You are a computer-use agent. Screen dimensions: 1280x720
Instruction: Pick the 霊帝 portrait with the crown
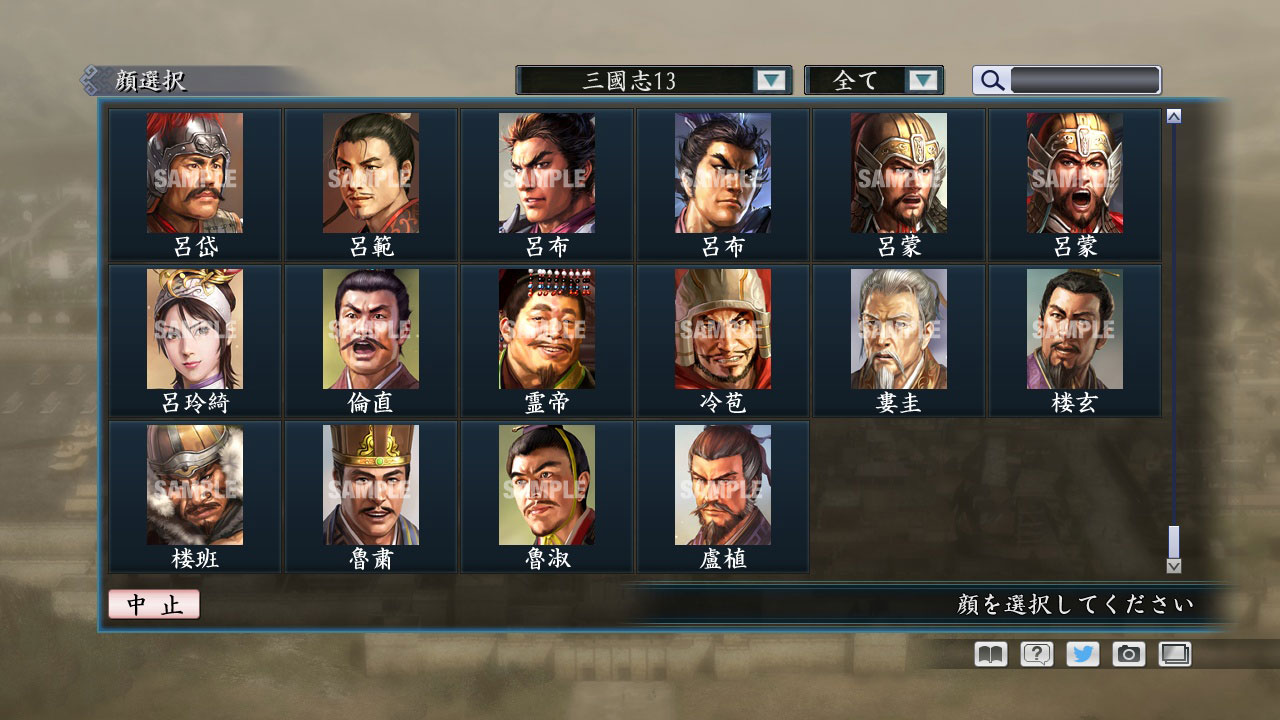[x=546, y=330]
